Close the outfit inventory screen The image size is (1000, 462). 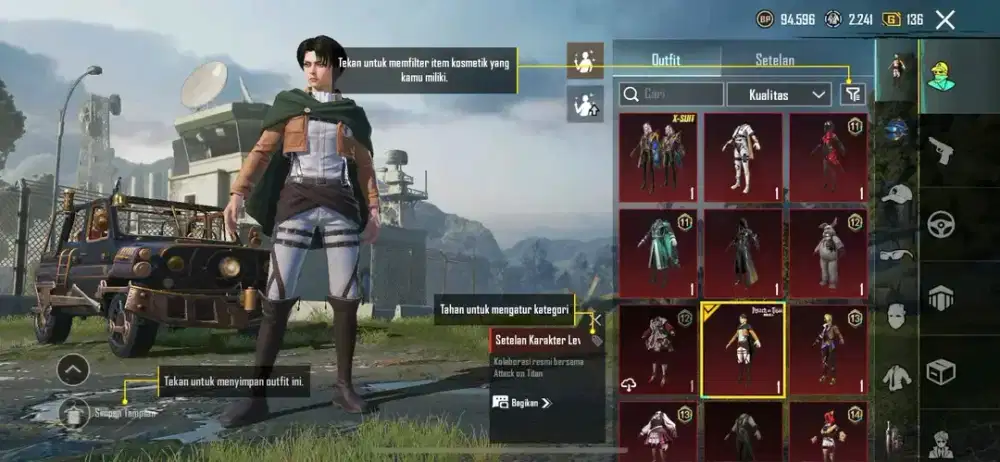point(945,19)
